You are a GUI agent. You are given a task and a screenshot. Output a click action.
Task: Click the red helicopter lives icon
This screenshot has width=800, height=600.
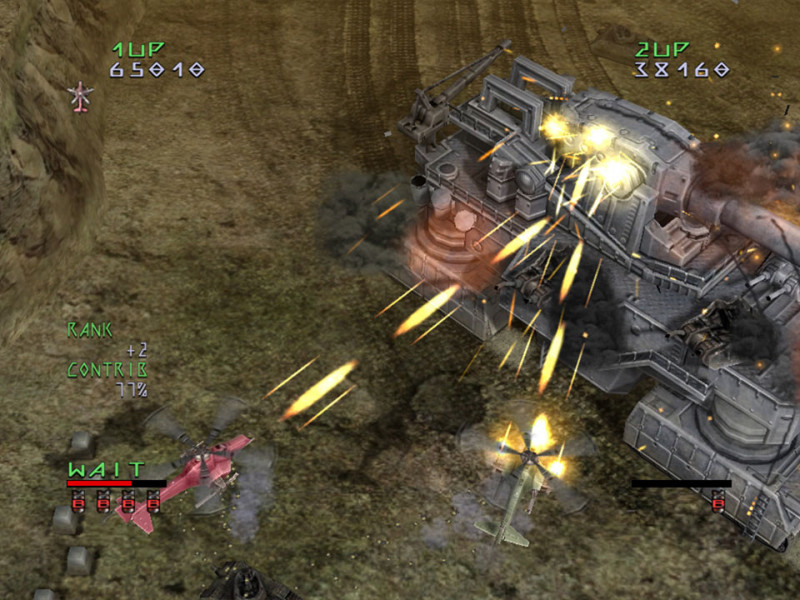(80, 96)
